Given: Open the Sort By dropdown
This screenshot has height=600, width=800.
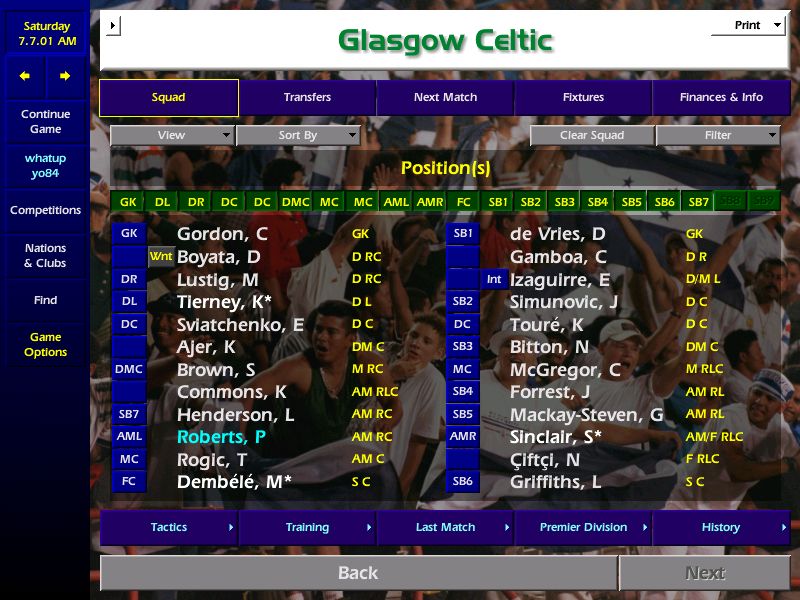Looking at the screenshot, I should coord(298,135).
